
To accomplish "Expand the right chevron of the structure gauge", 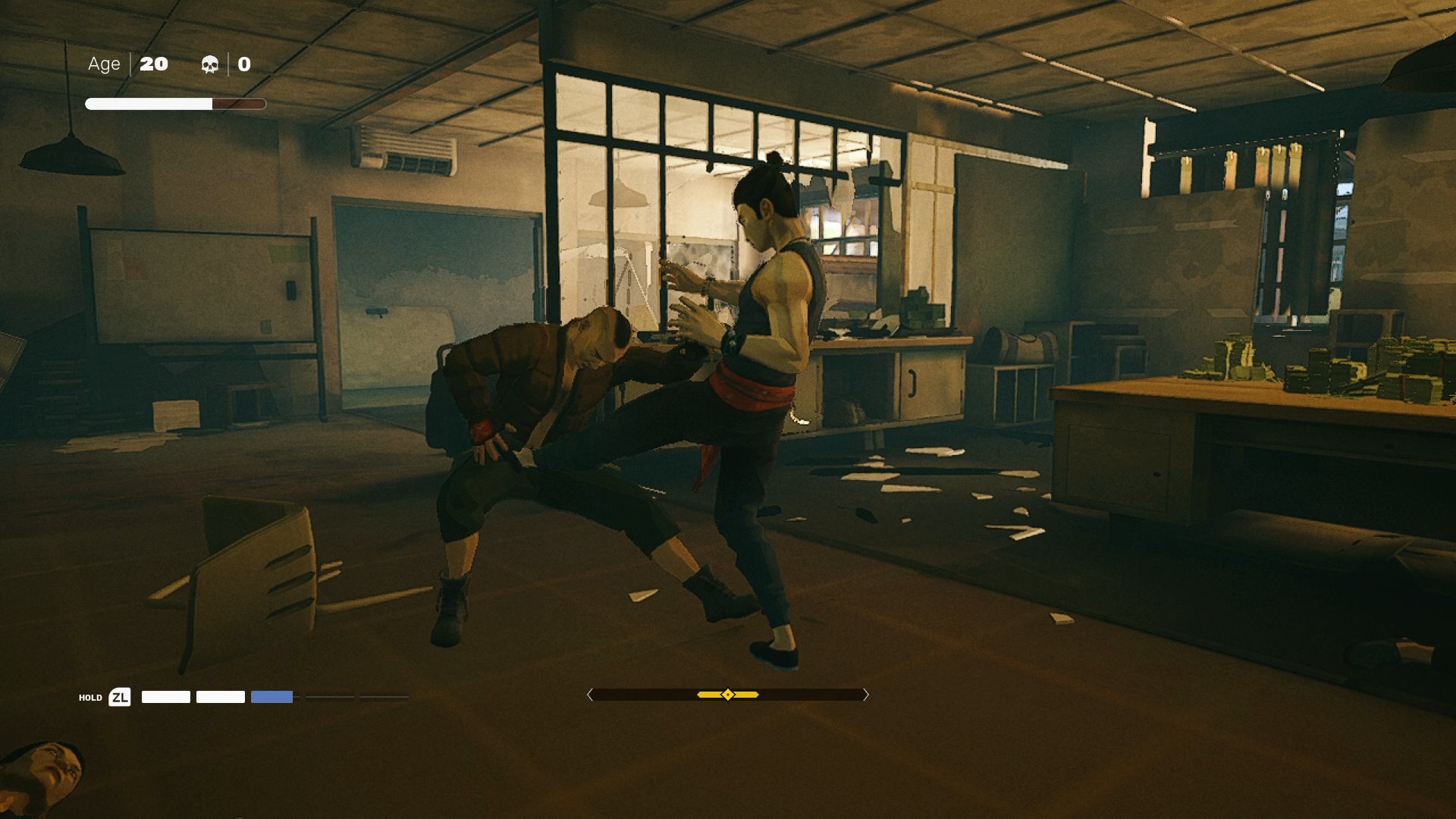I will click(865, 693).
